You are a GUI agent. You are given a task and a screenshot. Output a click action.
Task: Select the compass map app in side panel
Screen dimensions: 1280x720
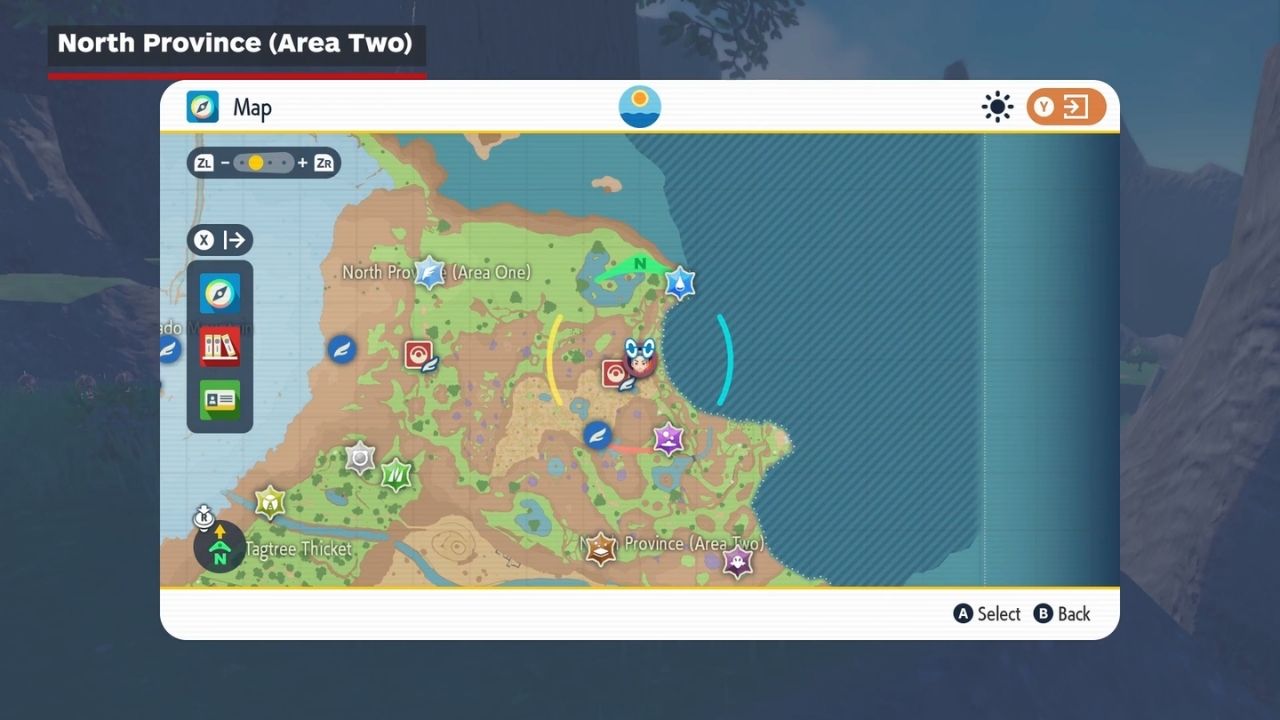(219, 293)
